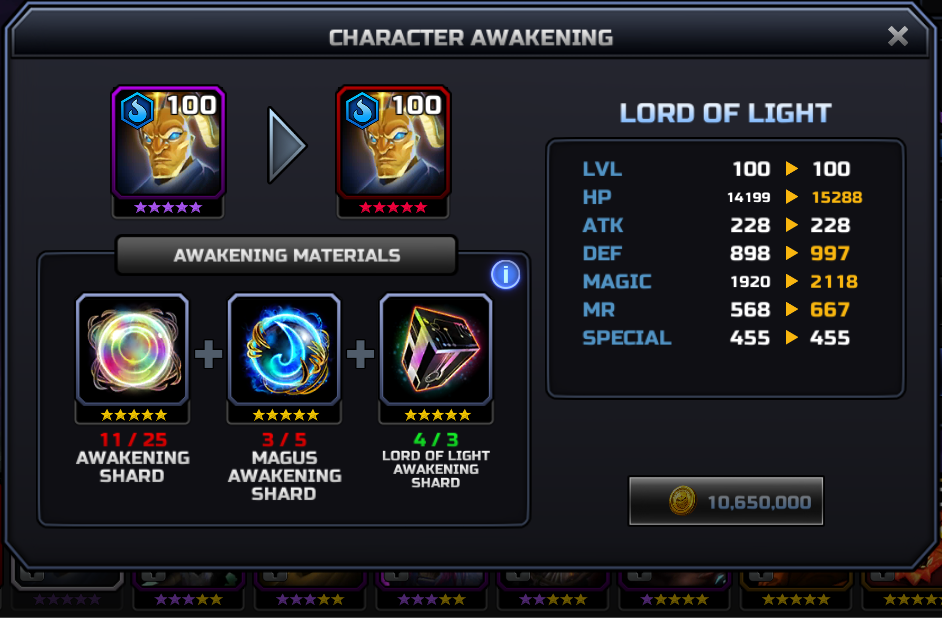This screenshot has height=618, width=942.
Task: Confirm awakening for 10,650,000 gold
Action: coord(726,501)
